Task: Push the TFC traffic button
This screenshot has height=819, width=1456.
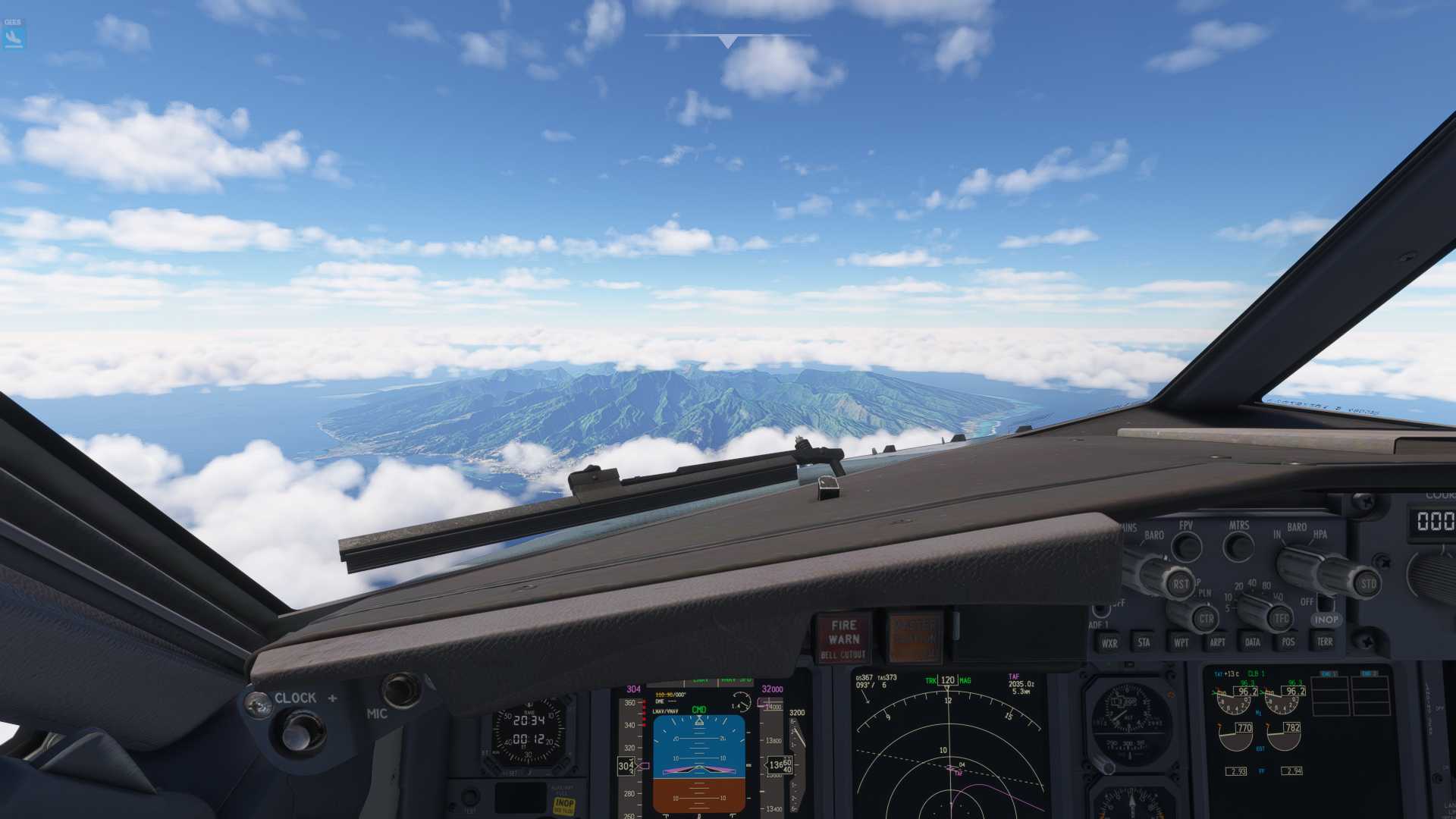Action: (1281, 619)
